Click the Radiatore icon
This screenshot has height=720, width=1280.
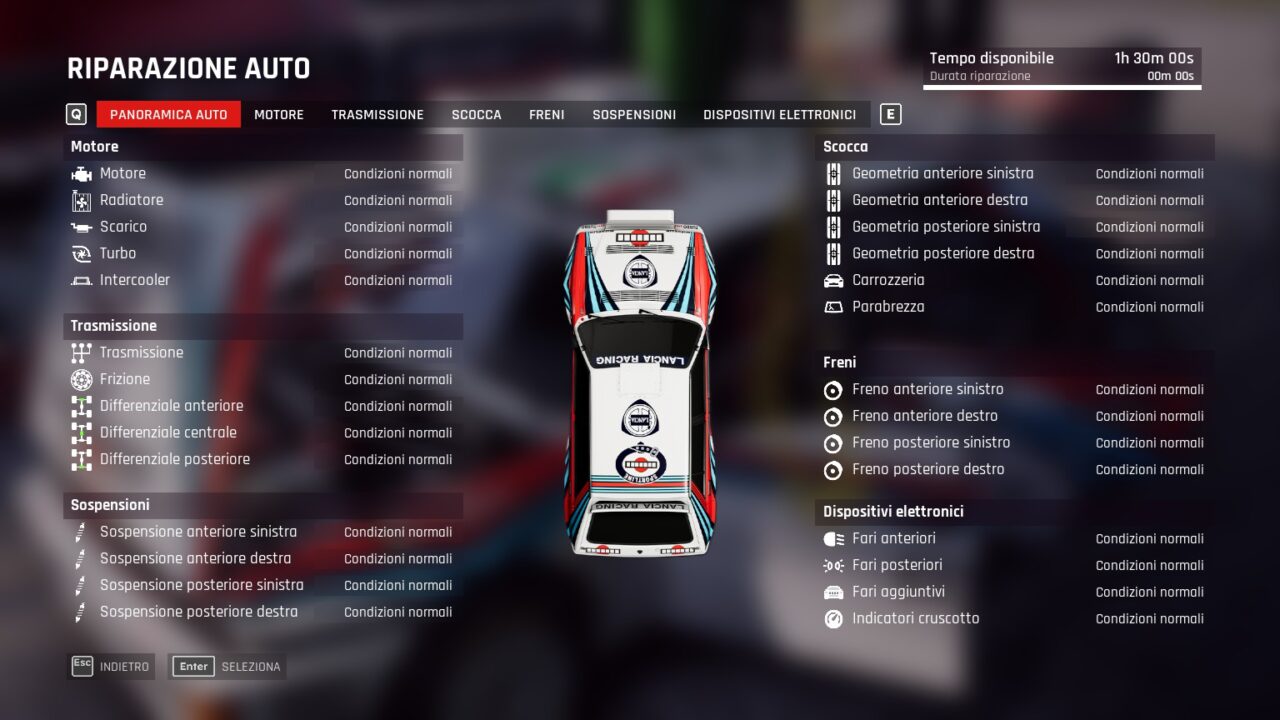point(84,200)
